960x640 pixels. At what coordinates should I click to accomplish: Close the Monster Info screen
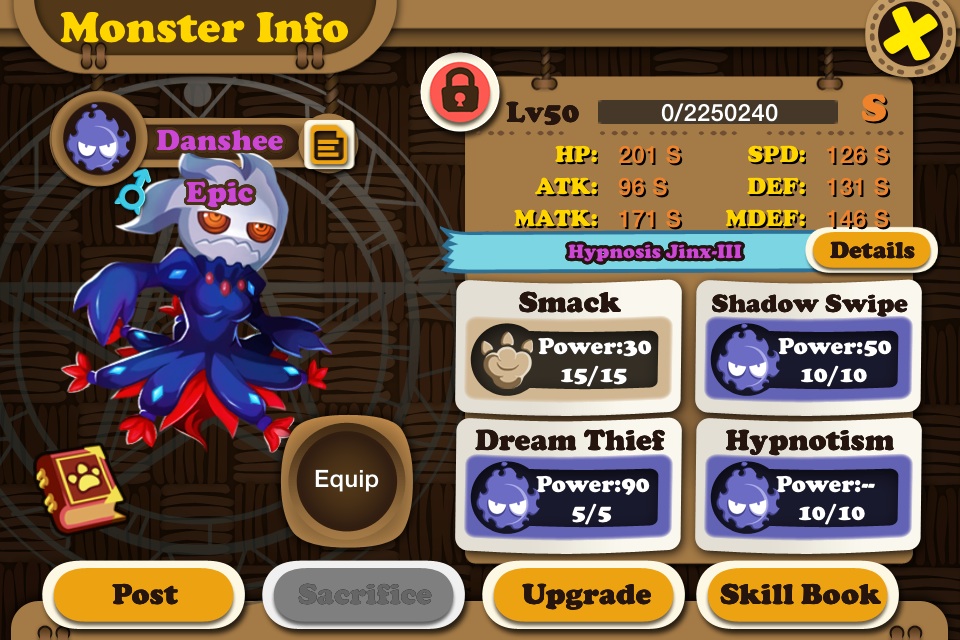(x=911, y=37)
